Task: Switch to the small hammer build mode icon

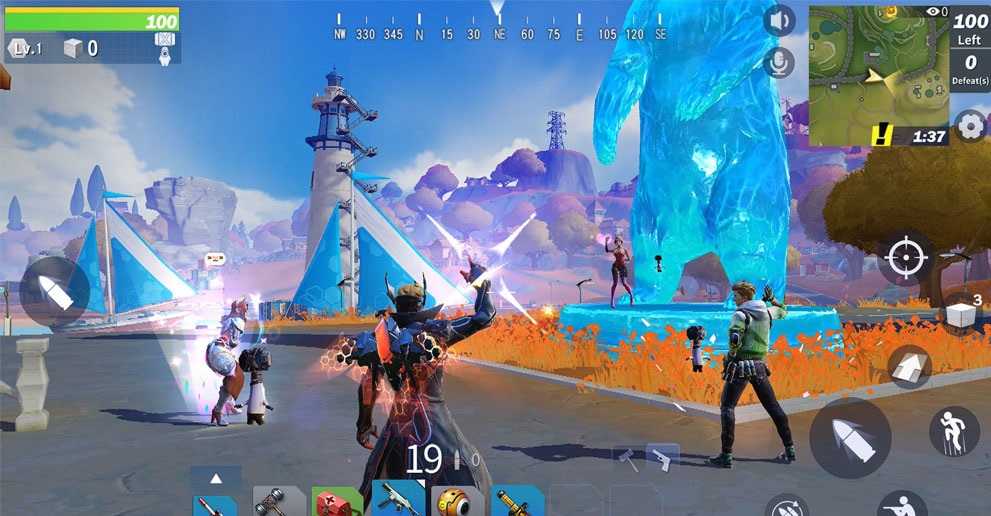Action: (x=628, y=458)
